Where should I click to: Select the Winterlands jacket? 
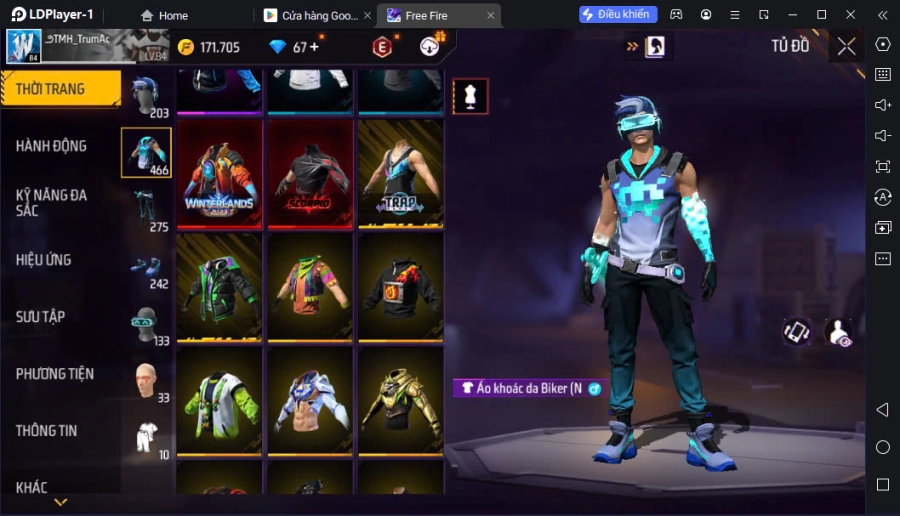pos(220,174)
